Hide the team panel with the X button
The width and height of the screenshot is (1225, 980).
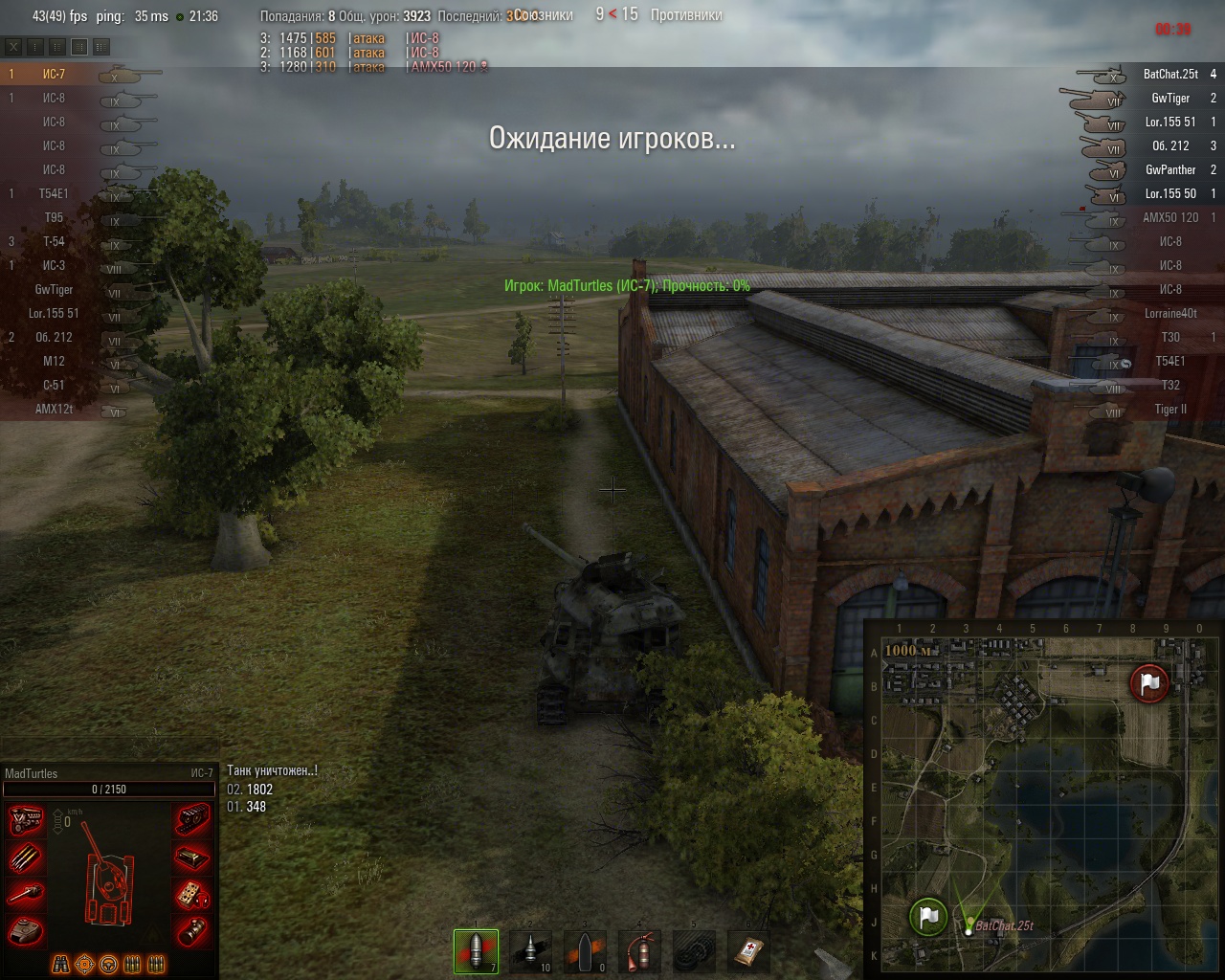tap(14, 46)
